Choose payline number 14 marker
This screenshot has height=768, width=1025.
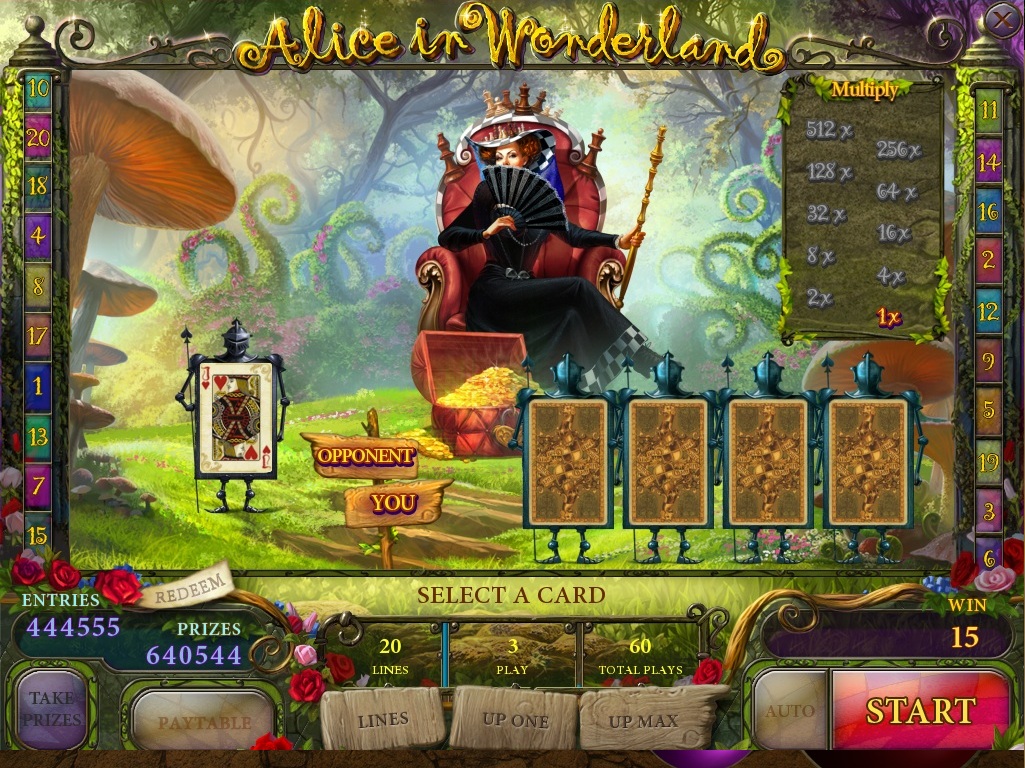(988, 160)
